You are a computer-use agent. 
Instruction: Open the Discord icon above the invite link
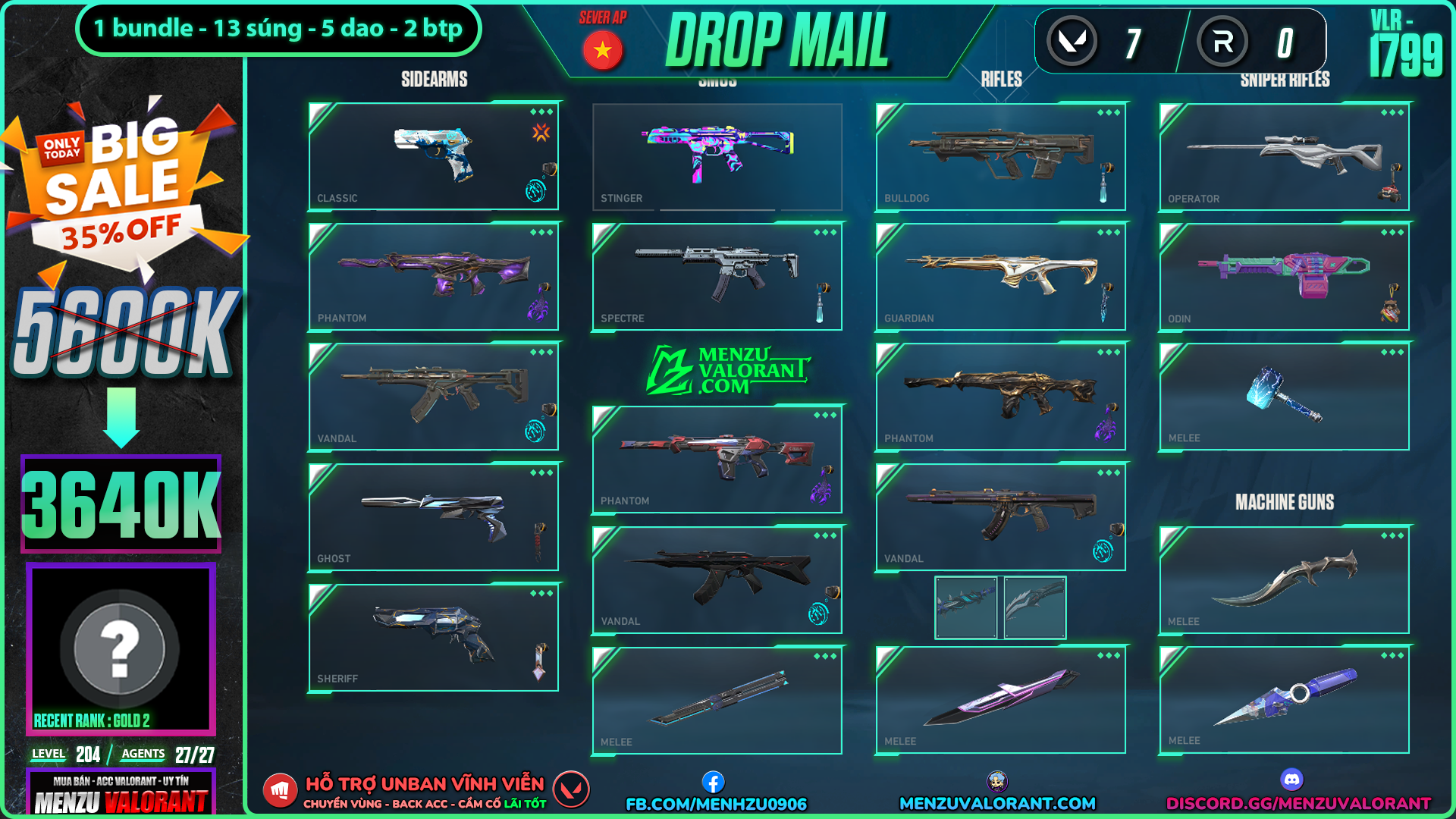[1291, 779]
